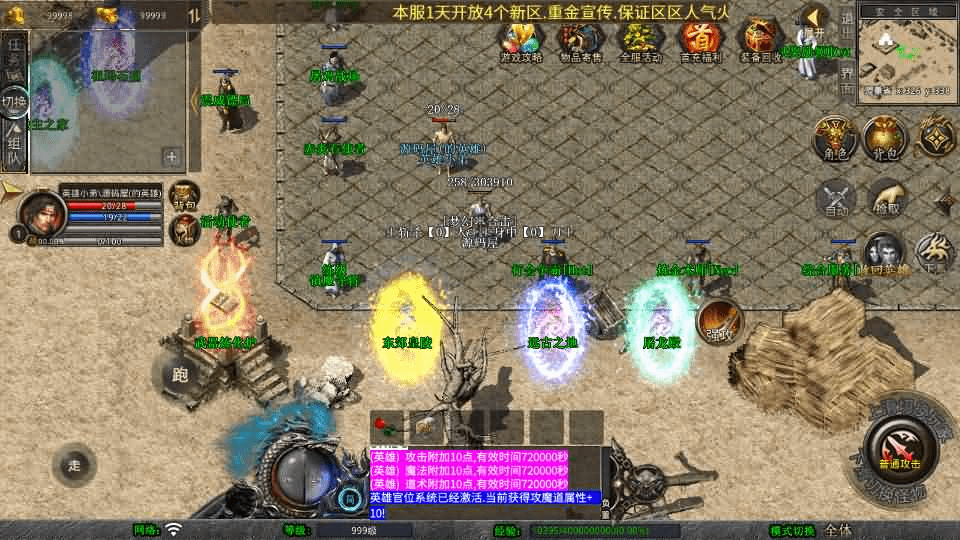Click the minimap in the corner
960x540 pixels.
[x=906, y=50]
